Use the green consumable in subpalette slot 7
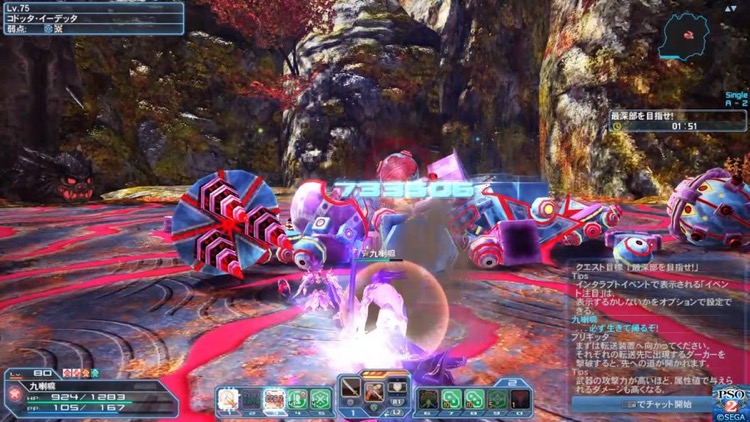 tap(451, 398)
